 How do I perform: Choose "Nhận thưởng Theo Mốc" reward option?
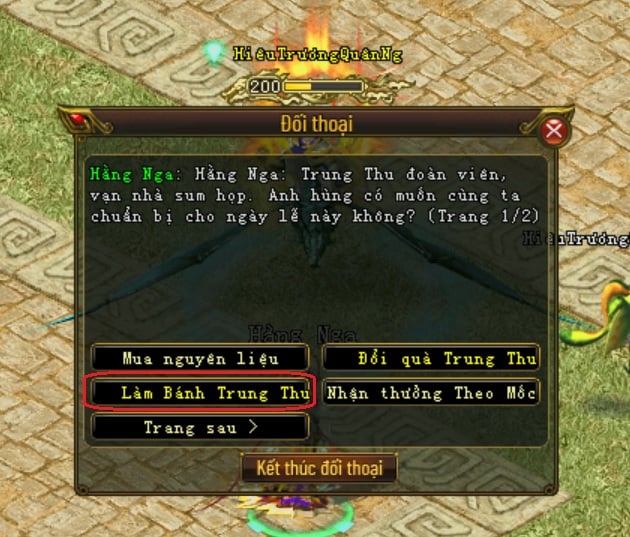pyautogui.click(x=431, y=392)
